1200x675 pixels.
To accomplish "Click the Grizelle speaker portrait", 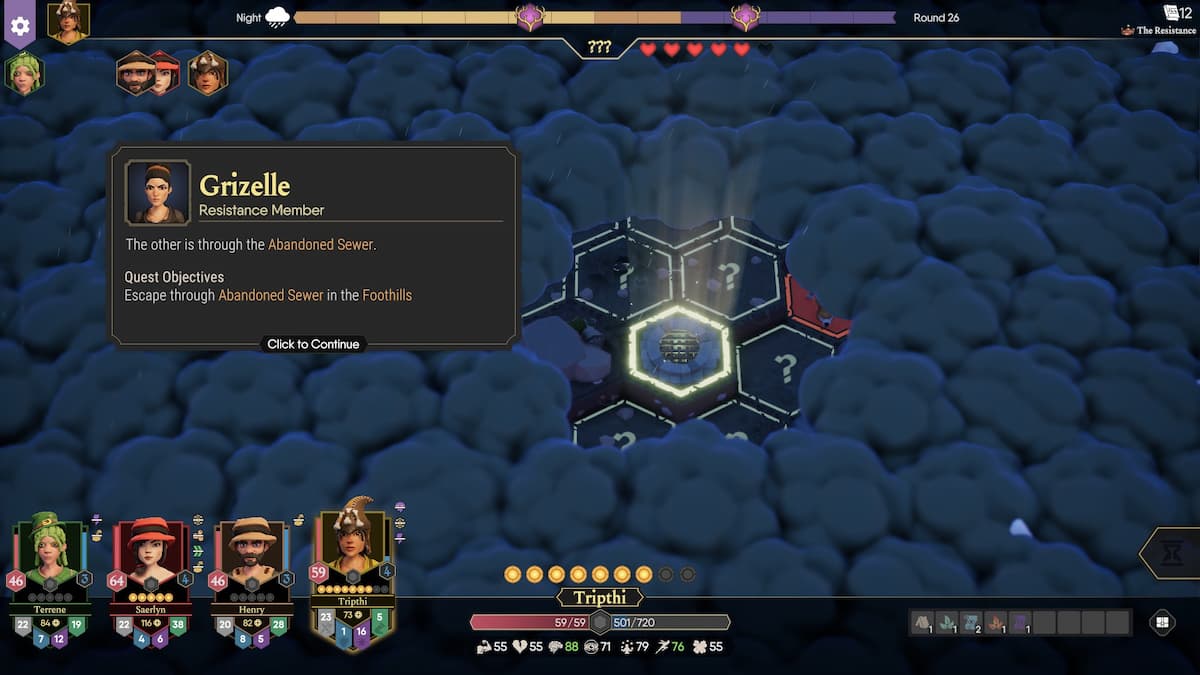I will click(158, 191).
